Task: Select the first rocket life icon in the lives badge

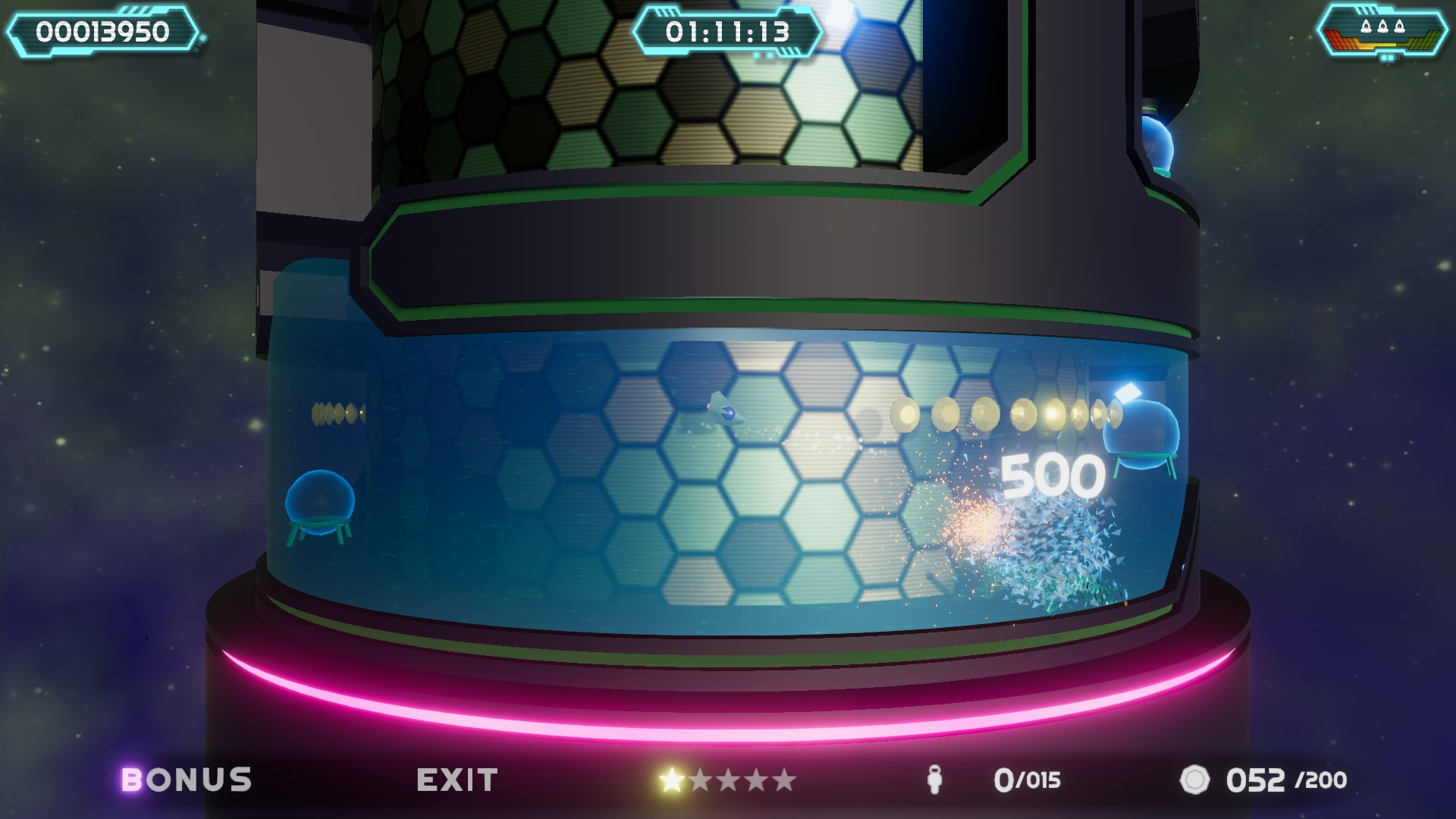Action: 1366,25
